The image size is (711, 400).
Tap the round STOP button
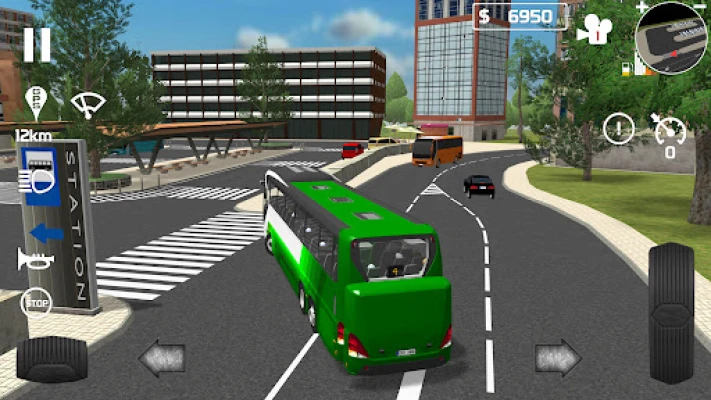(36, 302)
